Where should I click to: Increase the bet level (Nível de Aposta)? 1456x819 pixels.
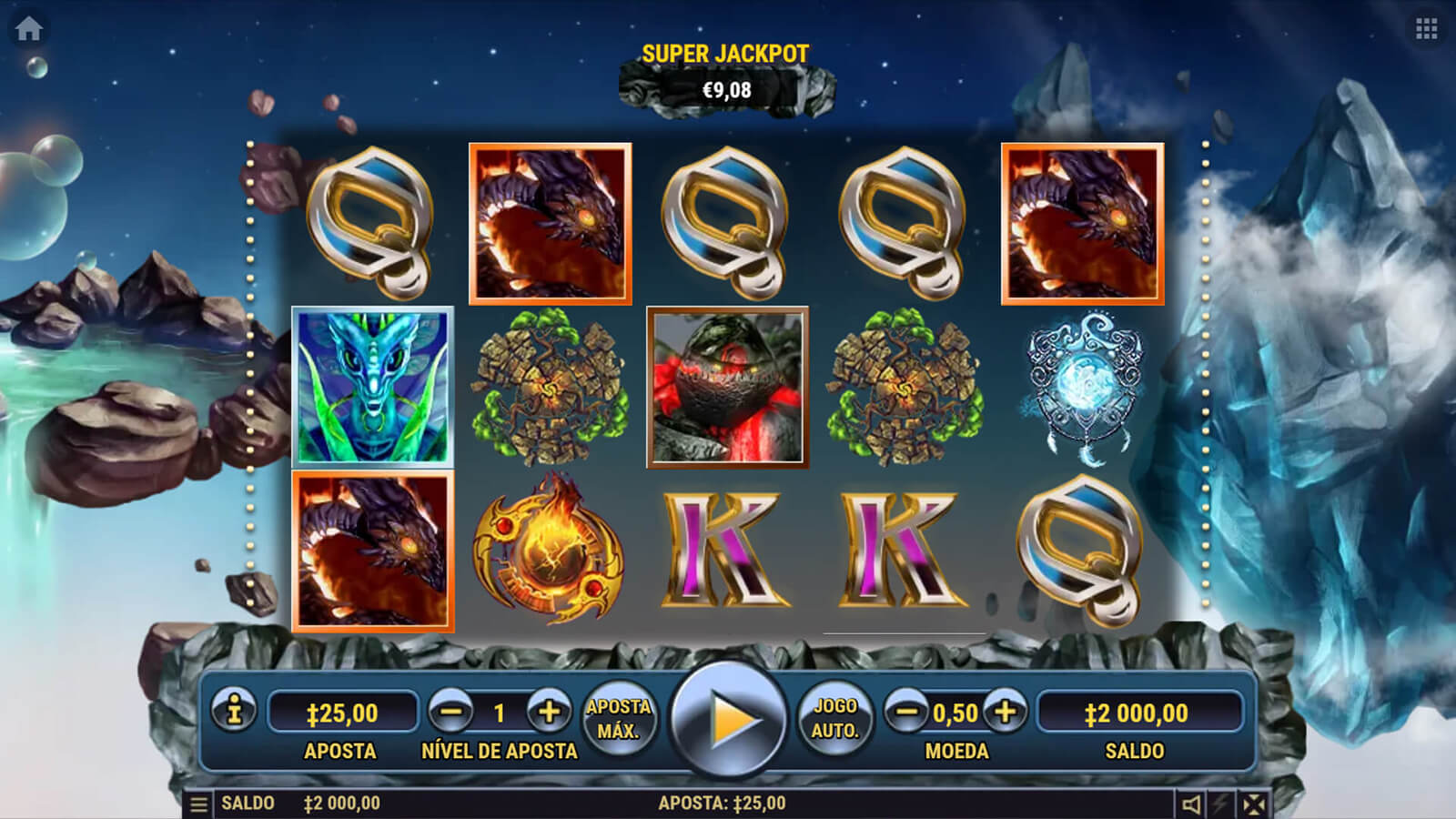pos(549,712)
